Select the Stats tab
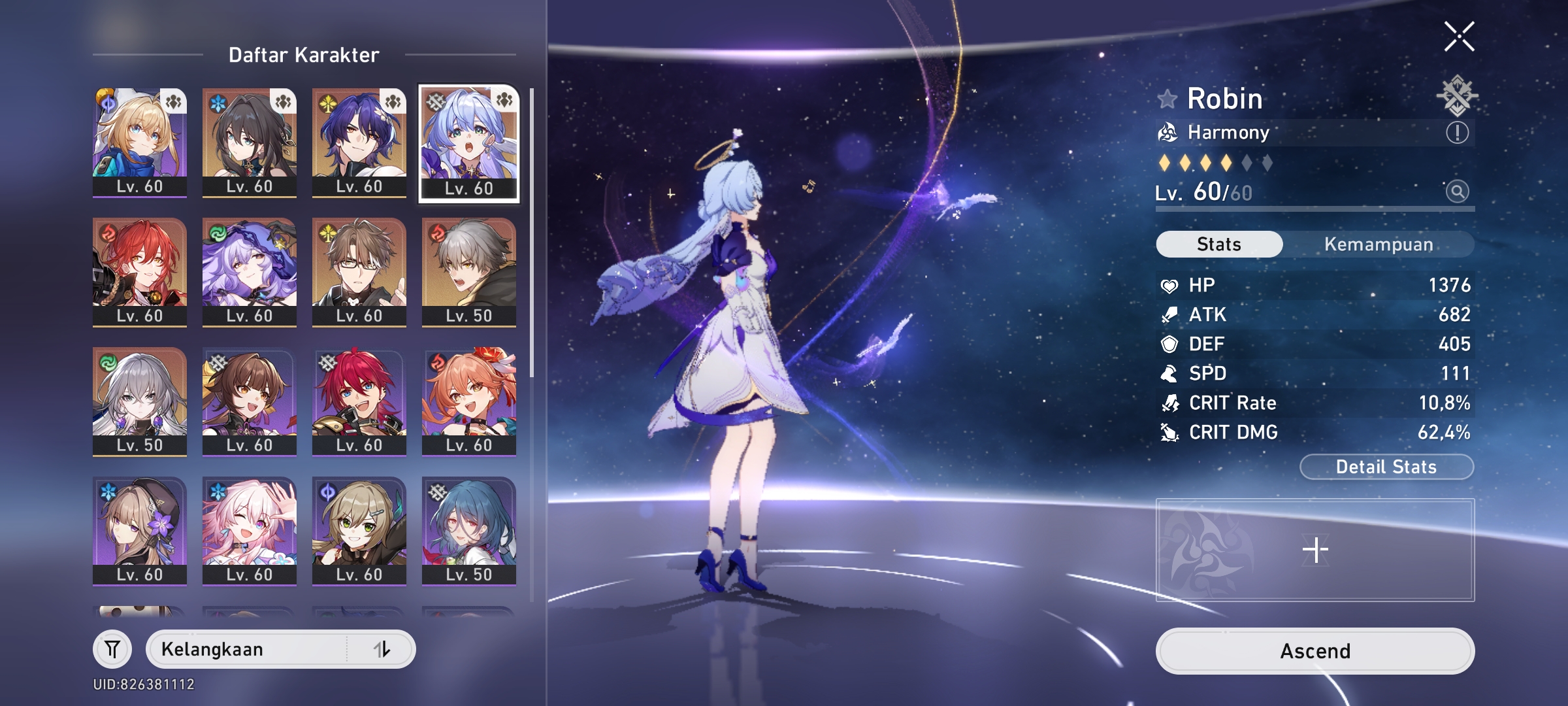 [x=1218, y=244]
